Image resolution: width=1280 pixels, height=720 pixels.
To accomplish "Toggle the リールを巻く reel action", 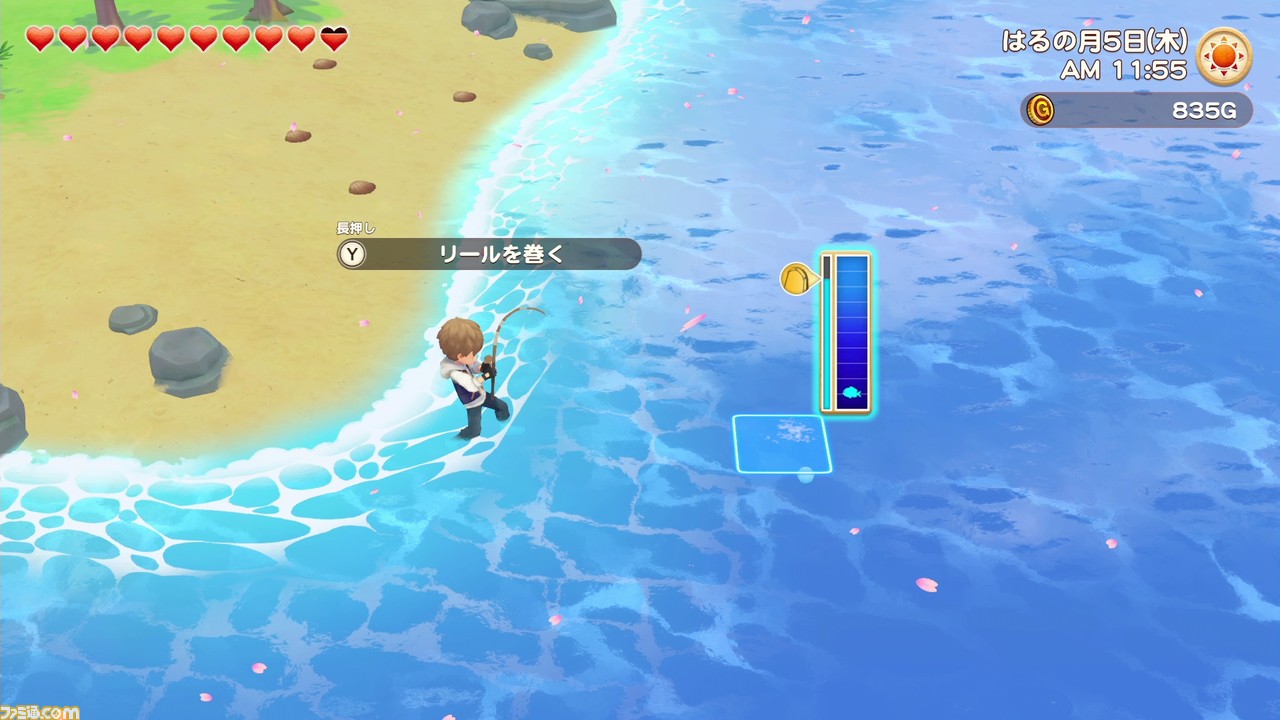I will click(x=501, y=254).
